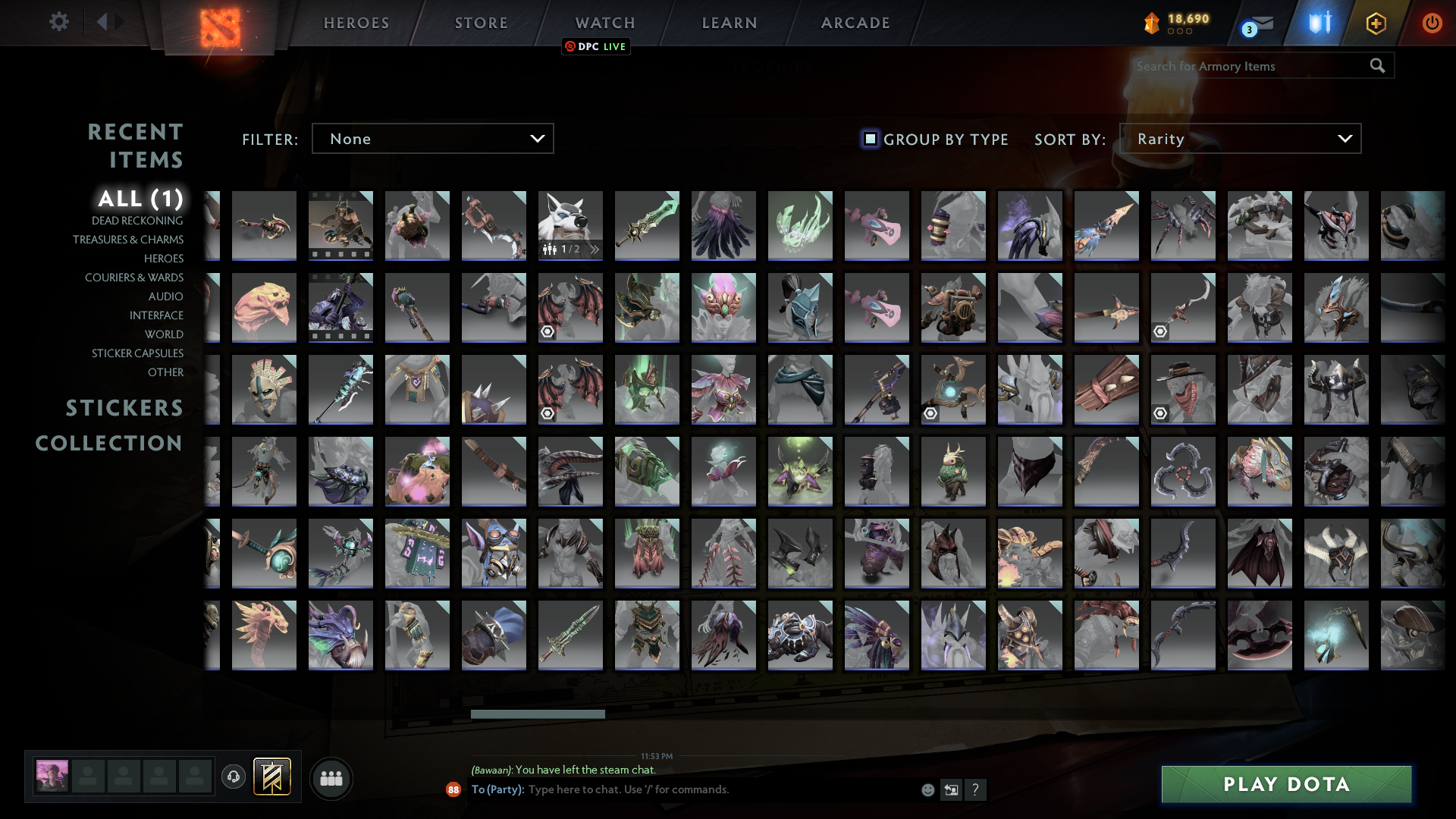Toggle the Group By Type checkbox
The width and height of the screenshot is (1456, 819).
(x=869, y=139)
